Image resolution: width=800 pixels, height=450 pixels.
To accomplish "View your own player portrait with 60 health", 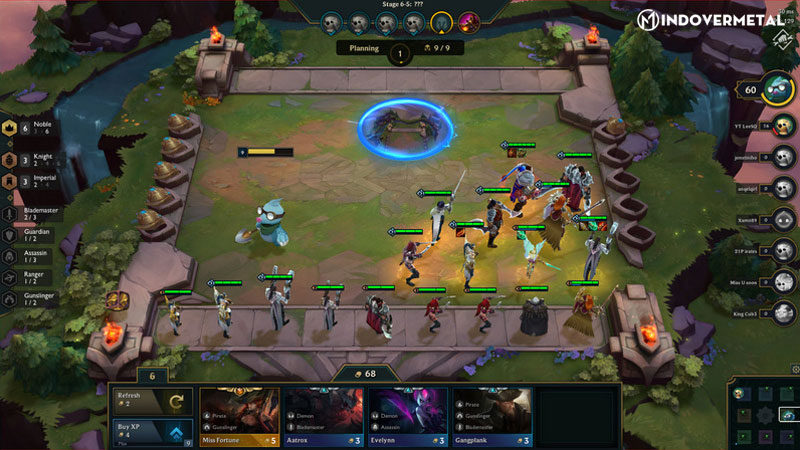I will tap(780, 90).
